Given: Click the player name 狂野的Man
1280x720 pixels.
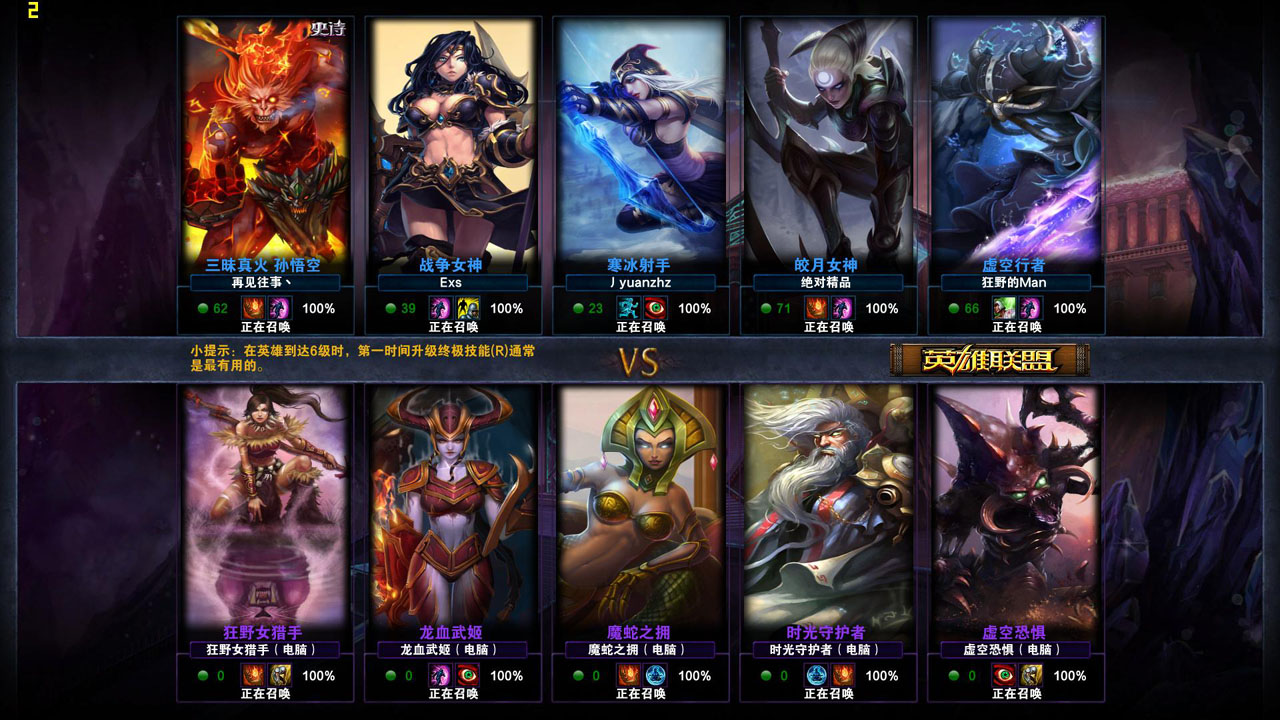Looking at the screenshot, I should coord(1015,283).
